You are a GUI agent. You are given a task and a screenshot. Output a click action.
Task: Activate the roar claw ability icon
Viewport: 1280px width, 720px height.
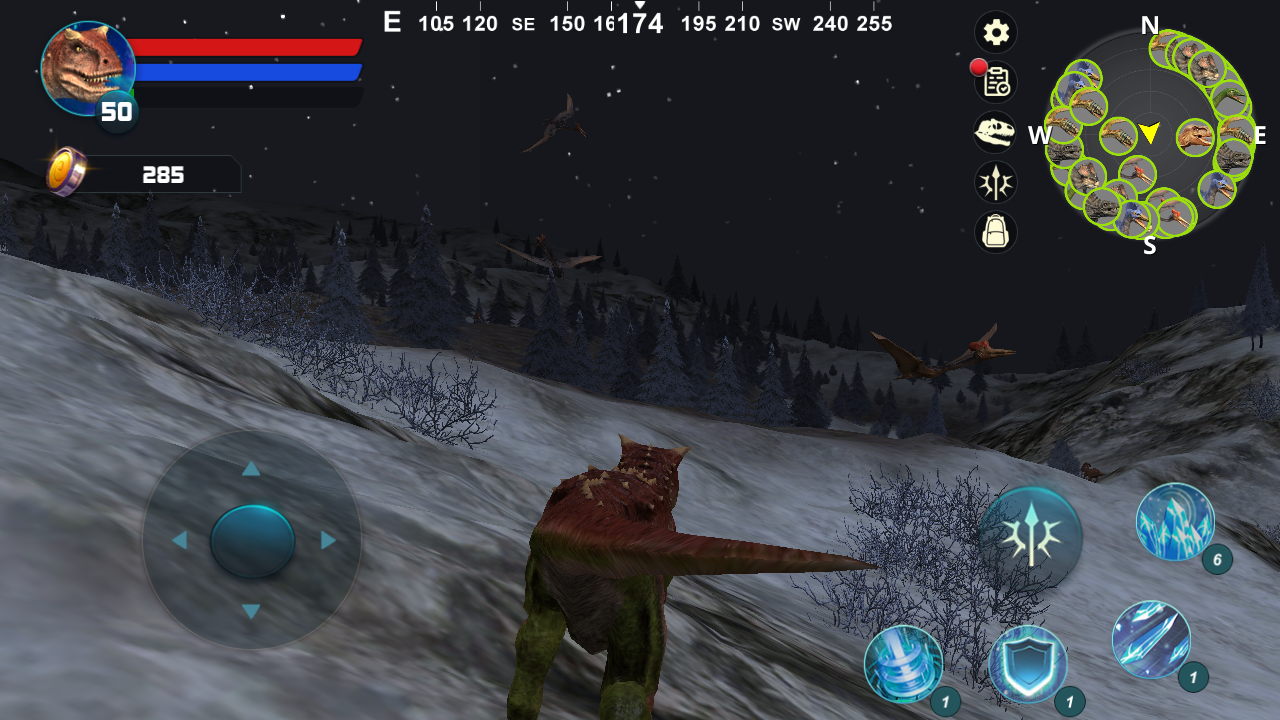[1031, 537]
